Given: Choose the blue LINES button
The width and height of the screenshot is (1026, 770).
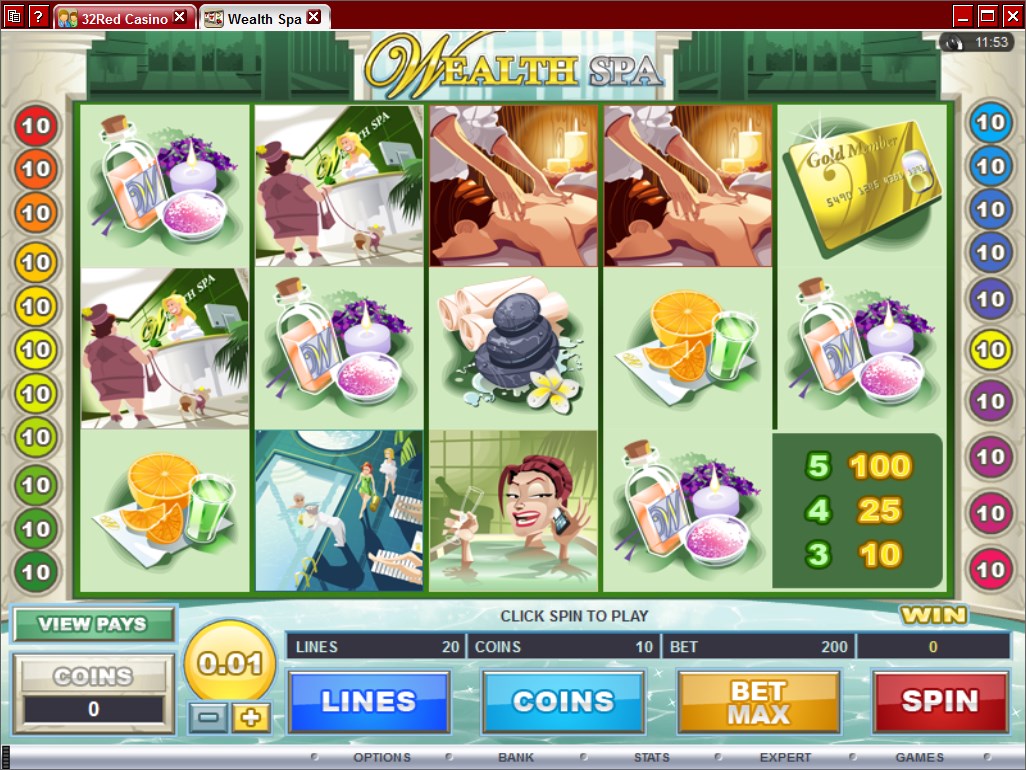Looking at the screenshot, I should coord(368,702).
